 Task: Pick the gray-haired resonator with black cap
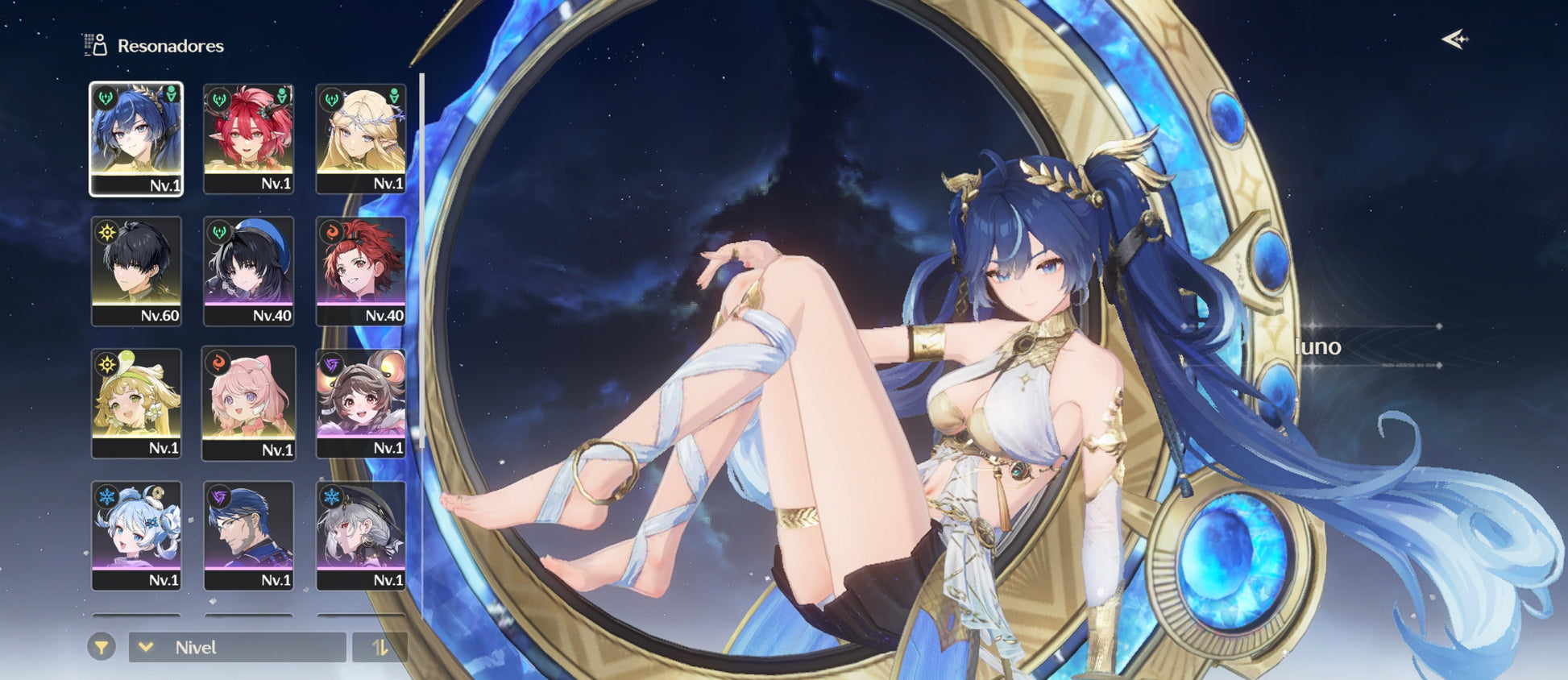(x=360, y=535)
